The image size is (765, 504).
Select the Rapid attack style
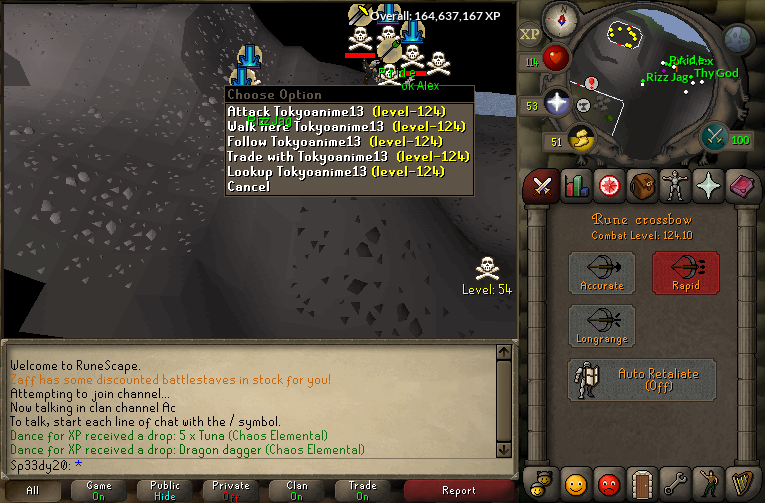(x=686, y=273)
